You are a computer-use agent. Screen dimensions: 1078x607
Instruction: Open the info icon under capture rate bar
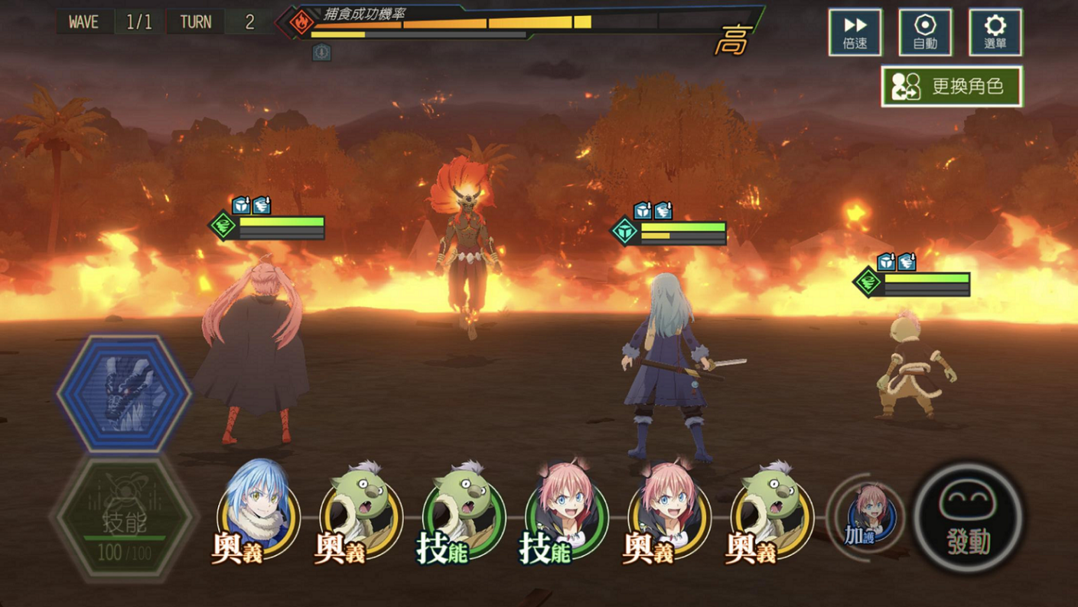pyautogui.click(x=322, y=52)
